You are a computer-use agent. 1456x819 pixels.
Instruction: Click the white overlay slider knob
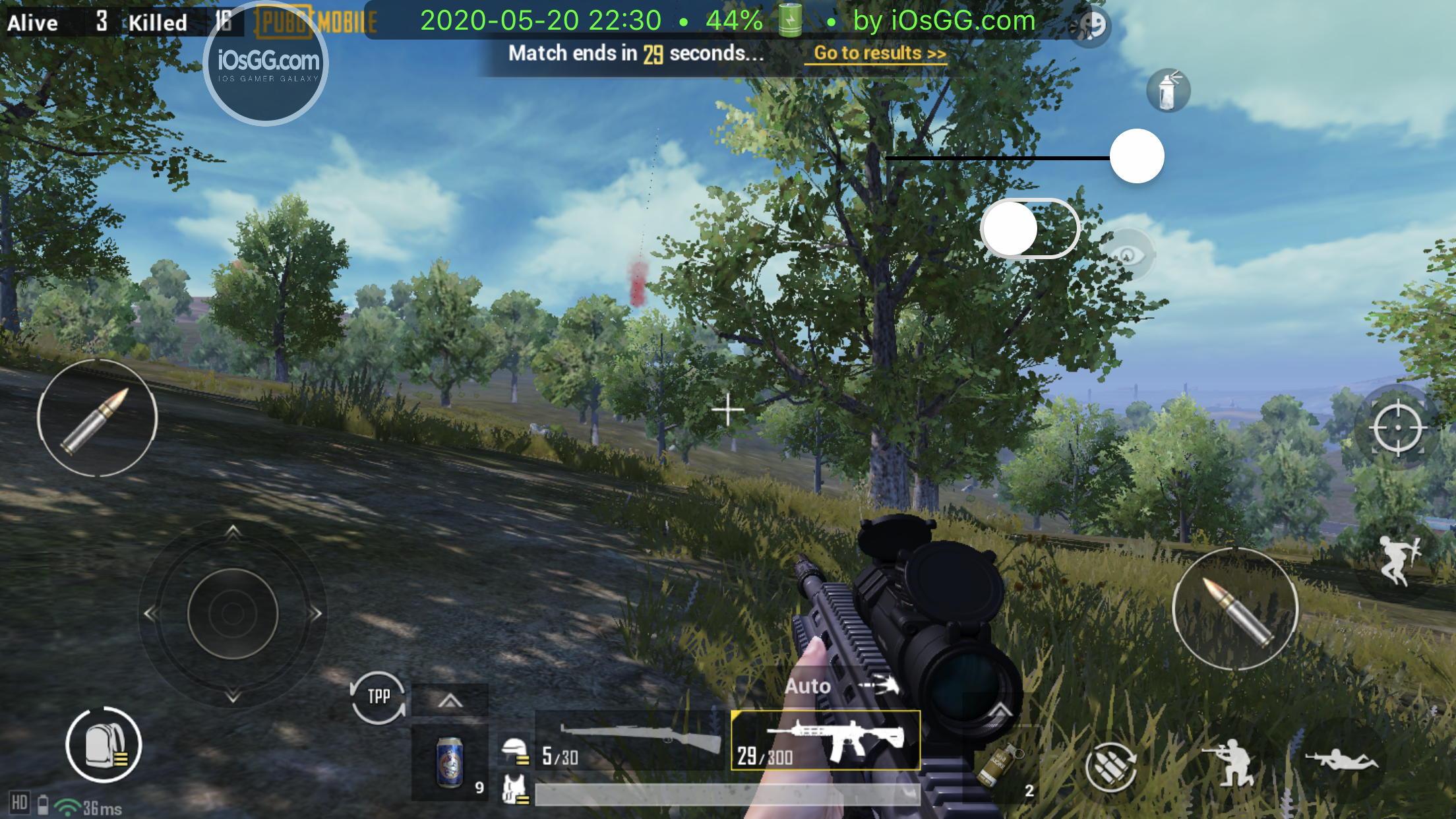(x=1136, y=156)
